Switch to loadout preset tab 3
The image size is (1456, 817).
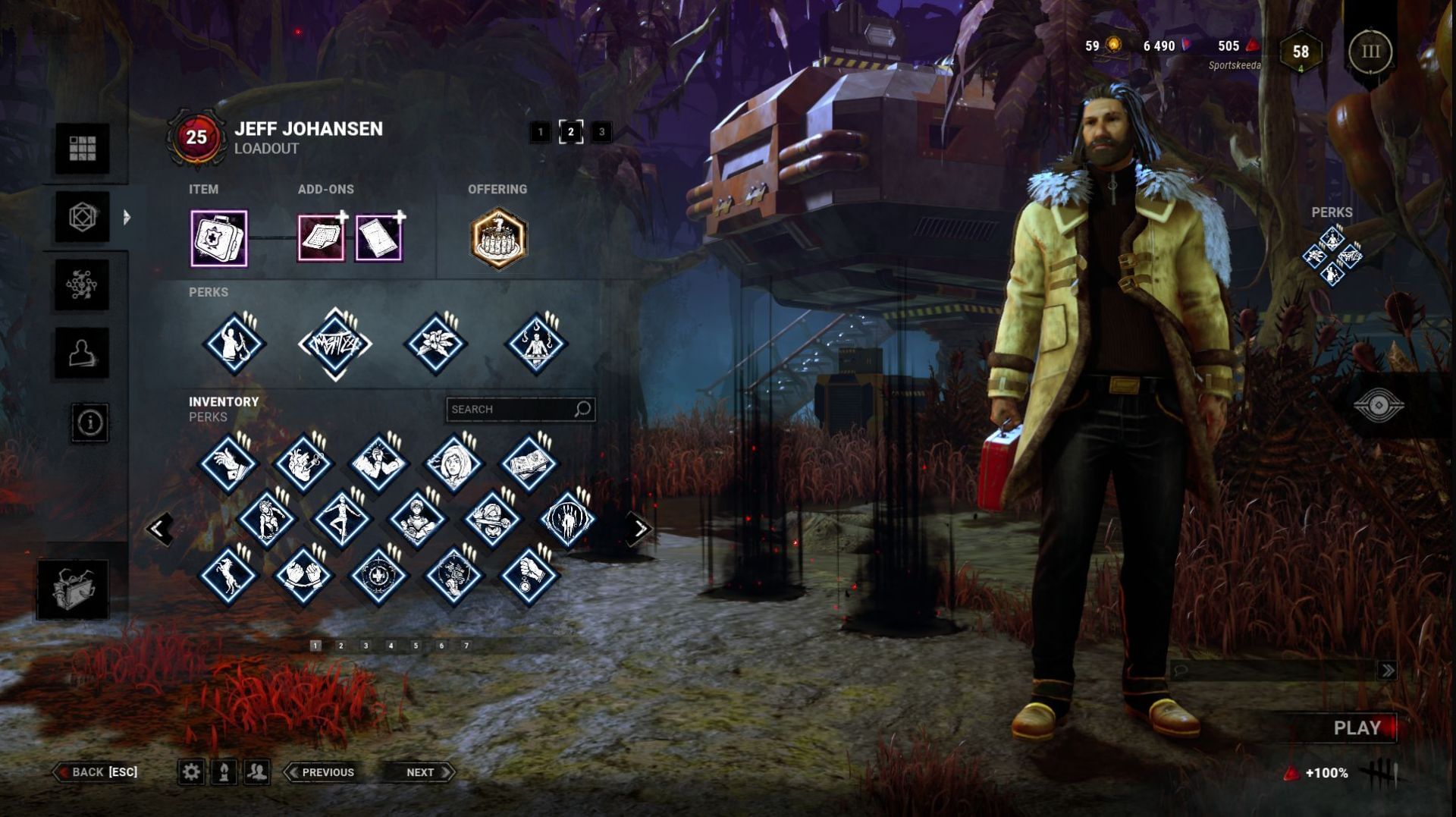coord(602,130)
